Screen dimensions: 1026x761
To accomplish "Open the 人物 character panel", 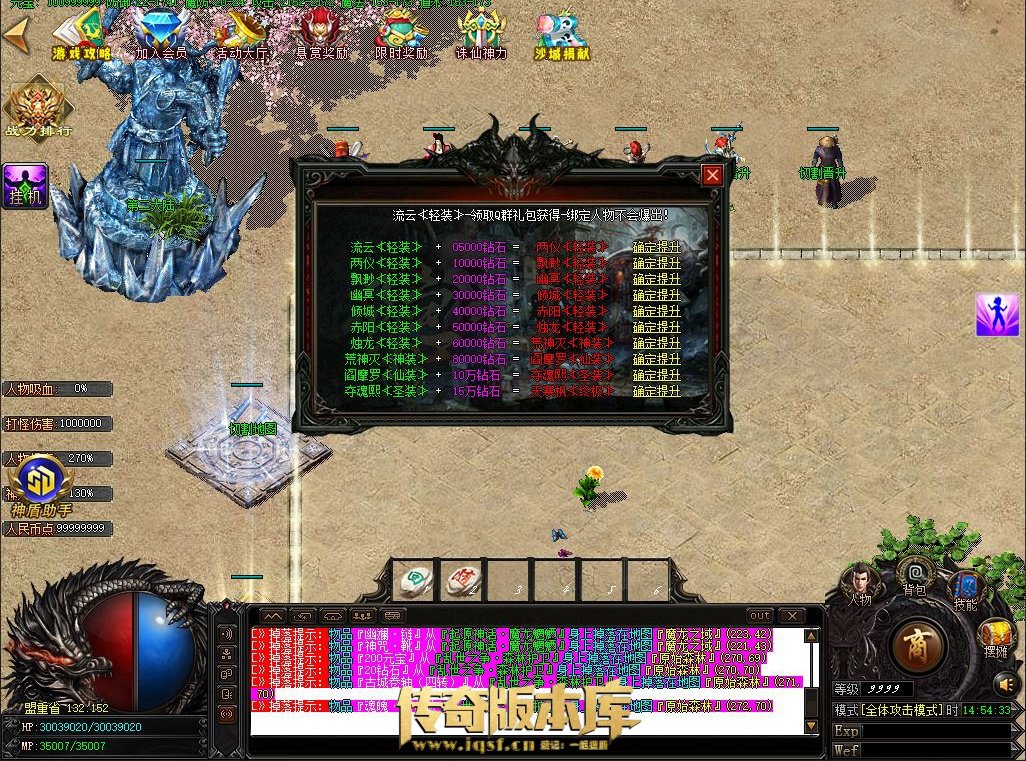I will (x=859, y=583).
